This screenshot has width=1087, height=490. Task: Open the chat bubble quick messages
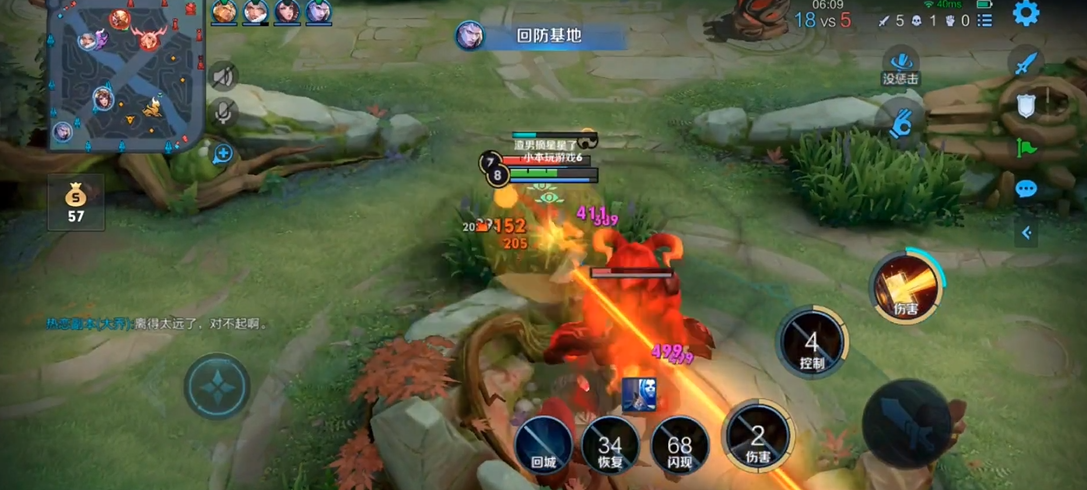[x=1026, y=189]
